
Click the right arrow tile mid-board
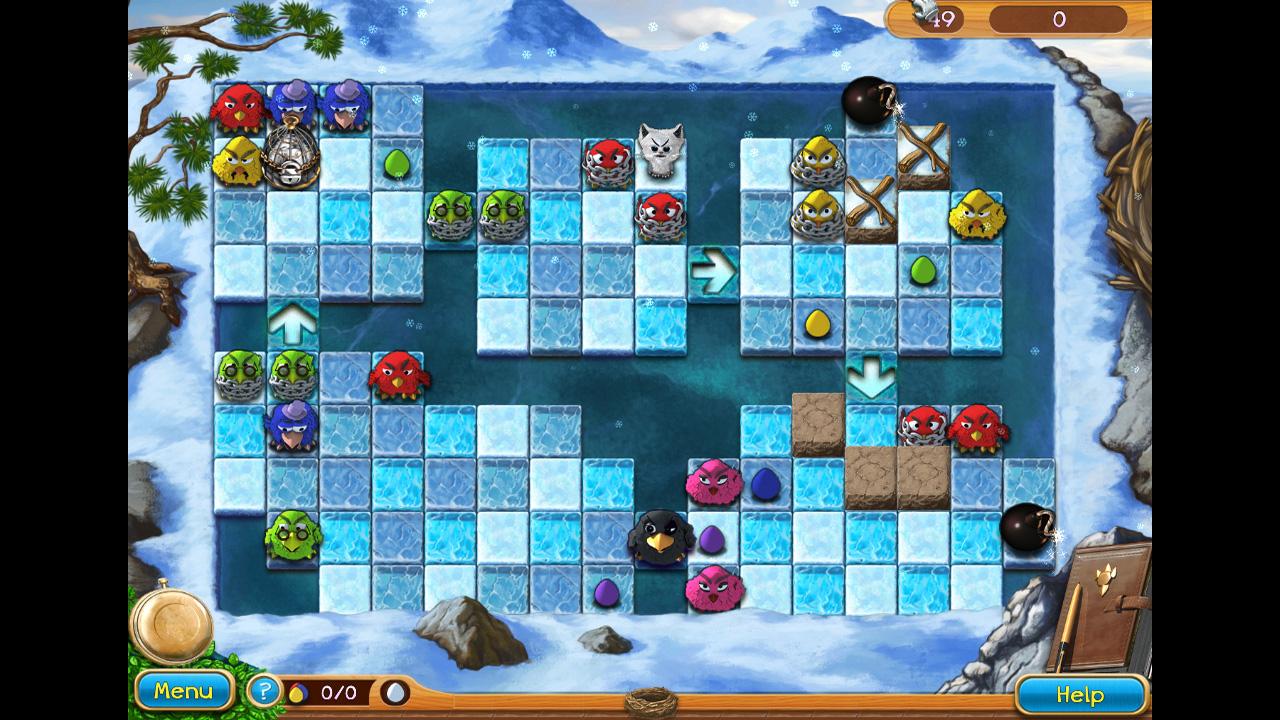[x=715, y=266]
